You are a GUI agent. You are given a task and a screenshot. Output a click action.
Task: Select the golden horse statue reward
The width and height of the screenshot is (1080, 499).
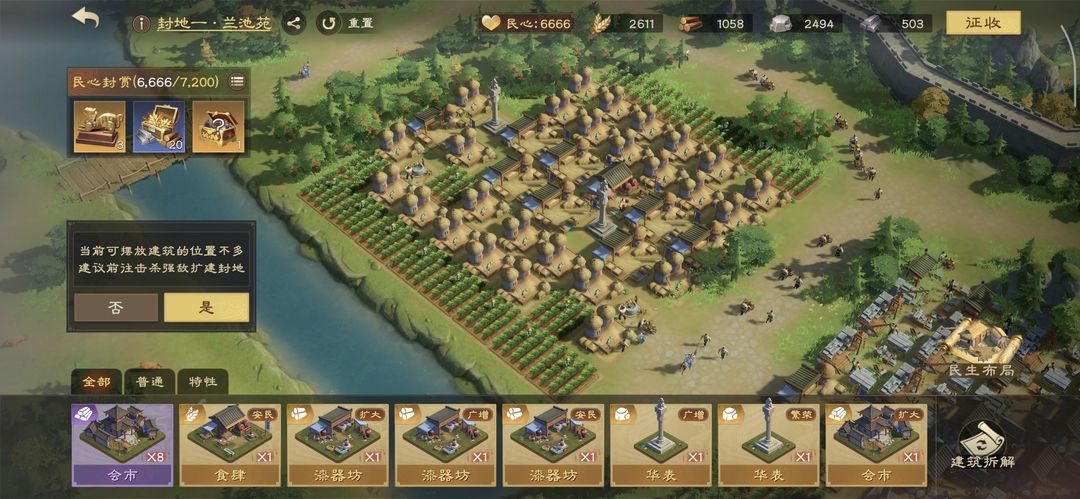pos(99,127)
